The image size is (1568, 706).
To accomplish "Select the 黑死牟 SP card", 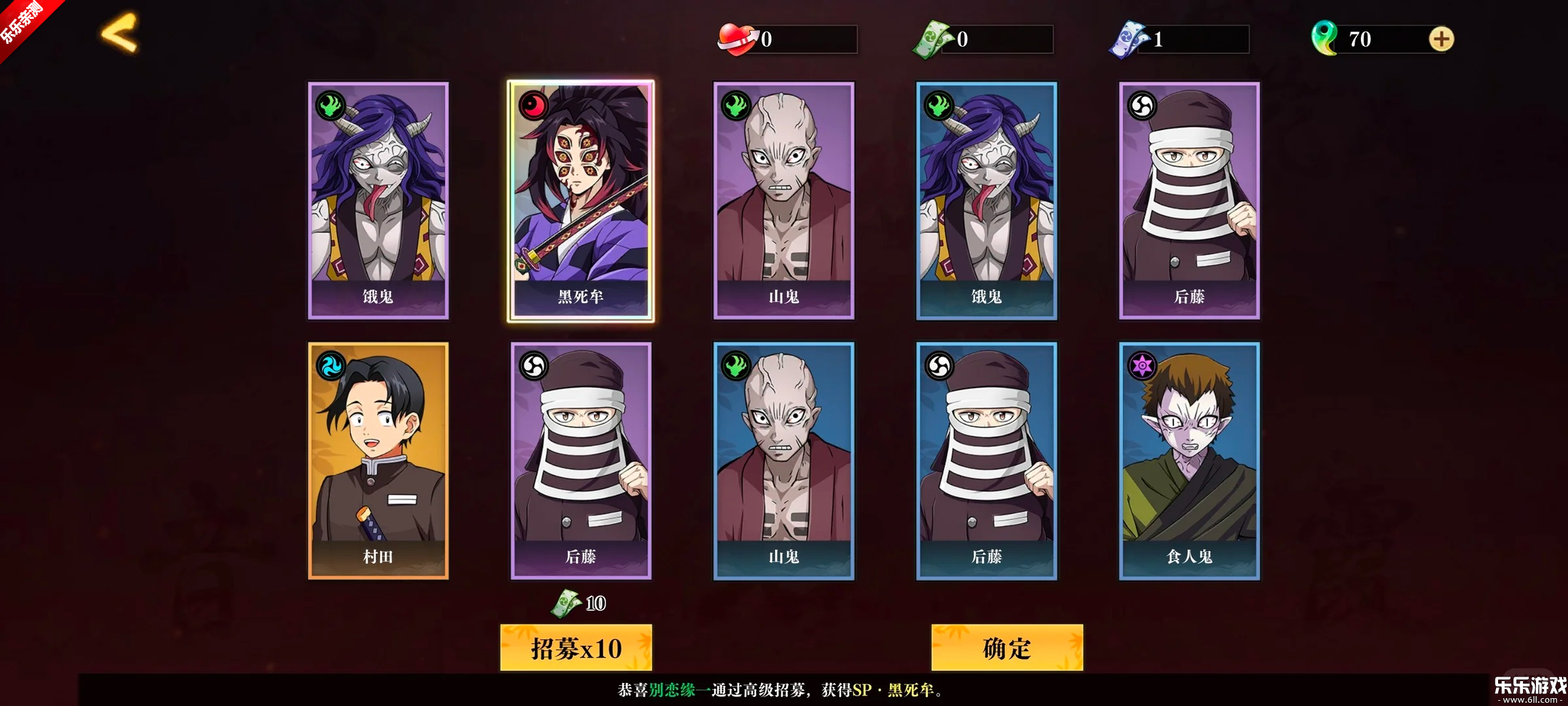I will tap(581, 201).
